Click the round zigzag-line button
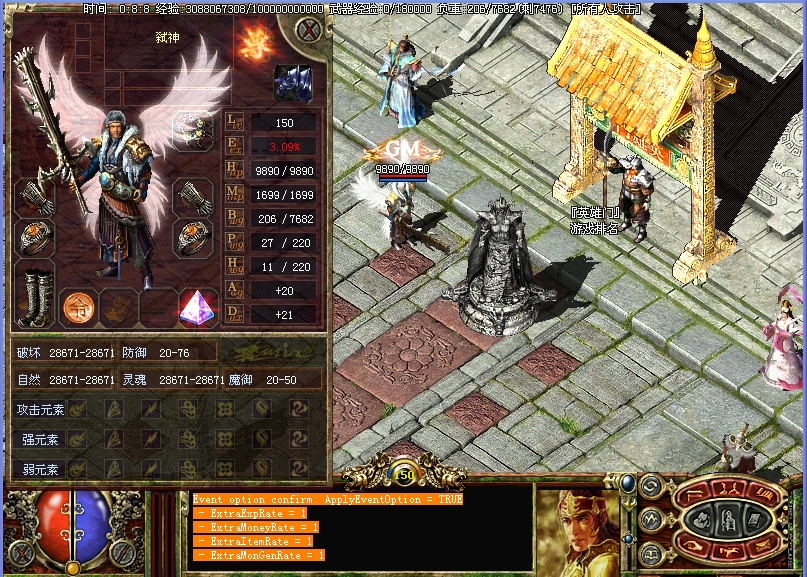Screen dimensions: 807x577 [650, 519]
